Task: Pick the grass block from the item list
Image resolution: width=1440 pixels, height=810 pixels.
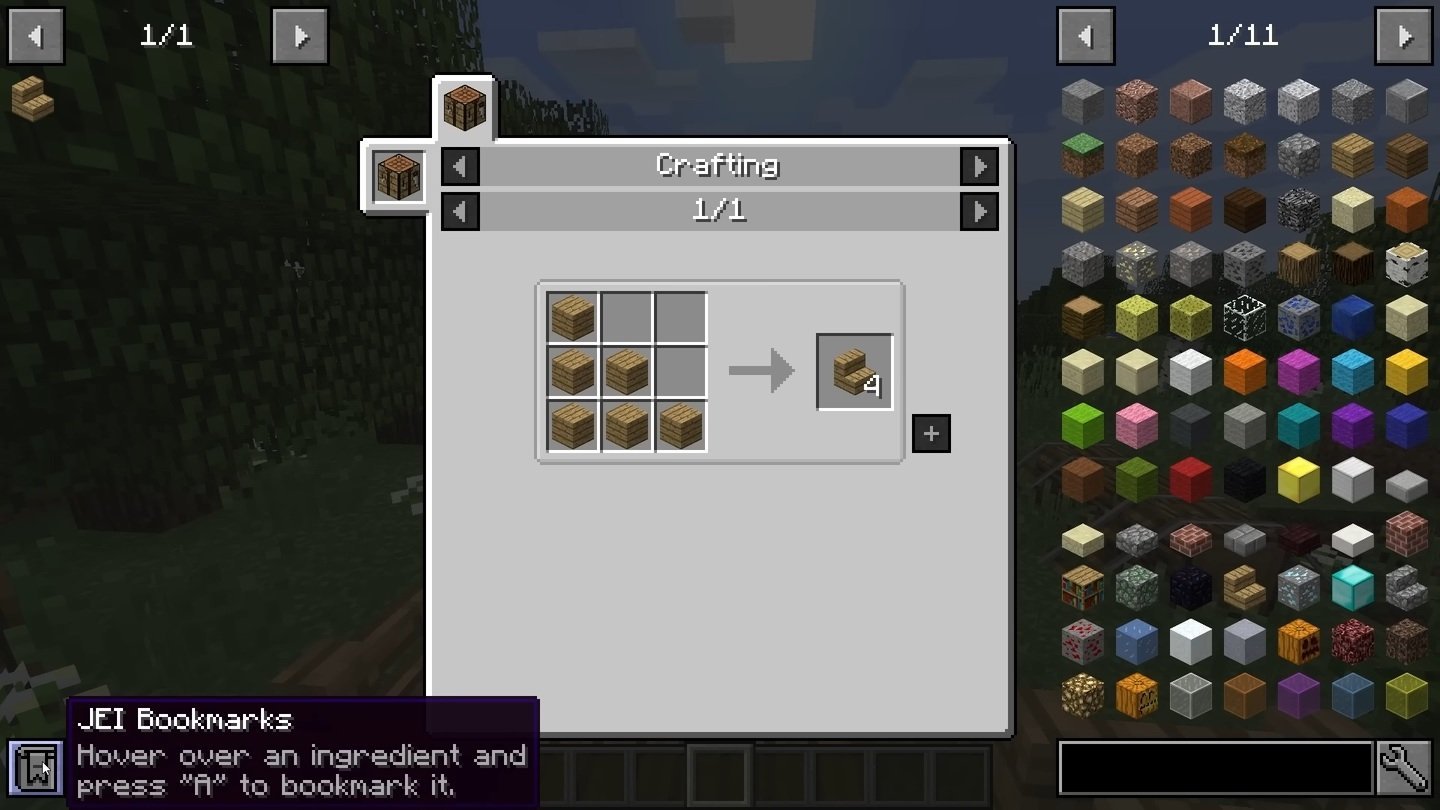Action: pyautogui.click(x=1083, y=155)
